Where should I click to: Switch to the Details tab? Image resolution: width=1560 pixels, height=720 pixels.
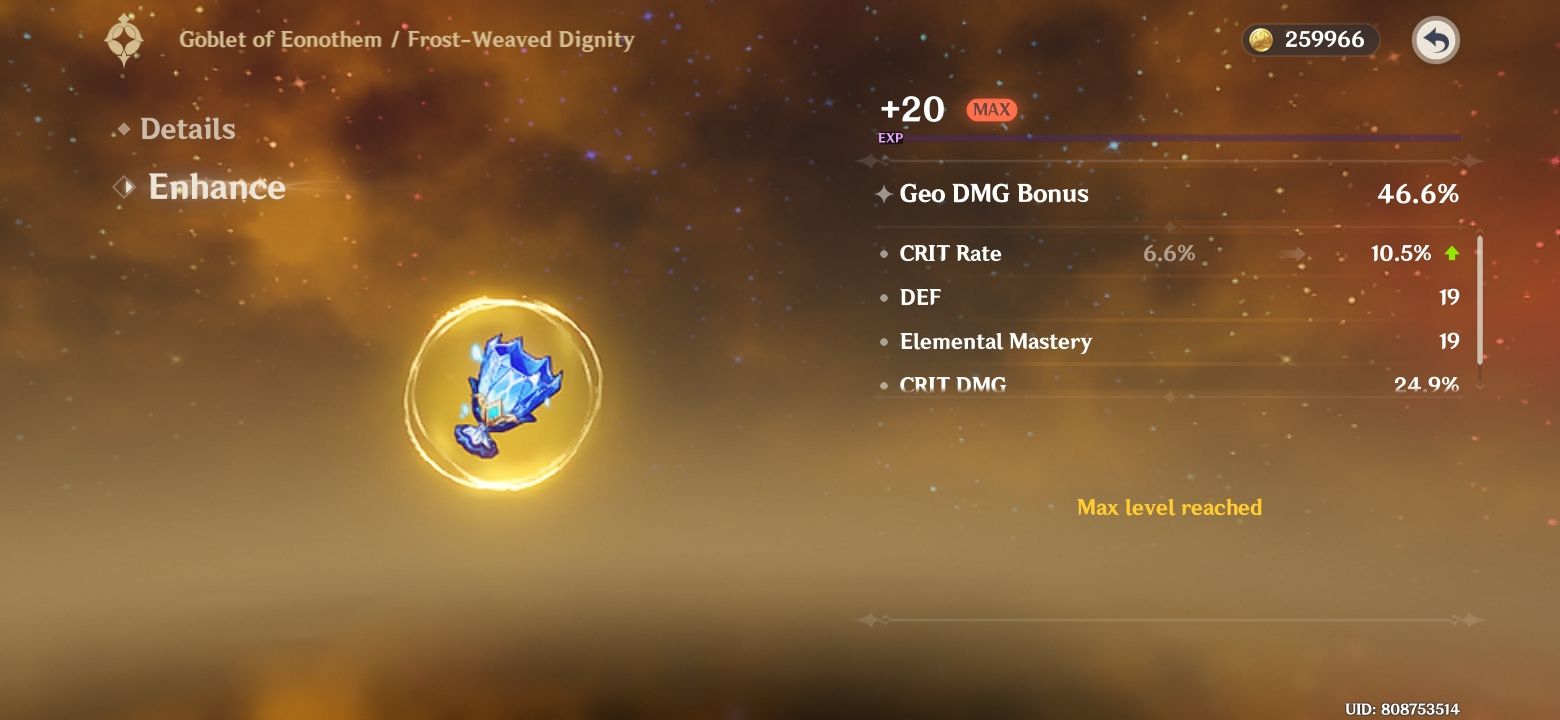tap(188, 128)
